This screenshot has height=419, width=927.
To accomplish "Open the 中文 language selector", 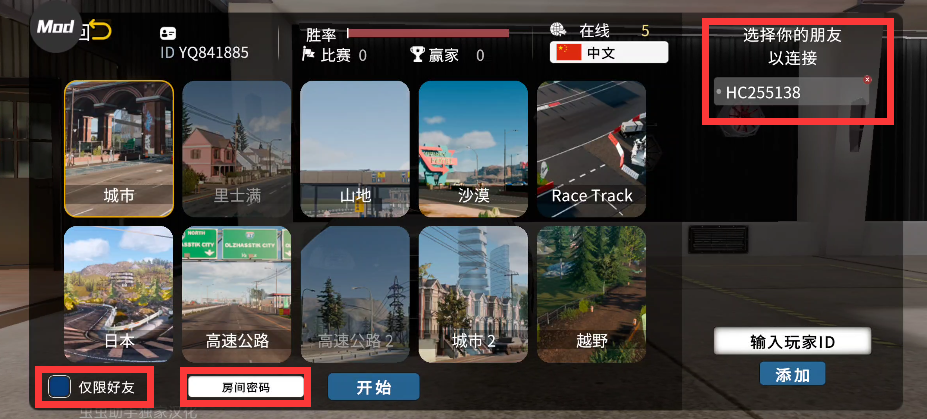I will pos(608,52).
